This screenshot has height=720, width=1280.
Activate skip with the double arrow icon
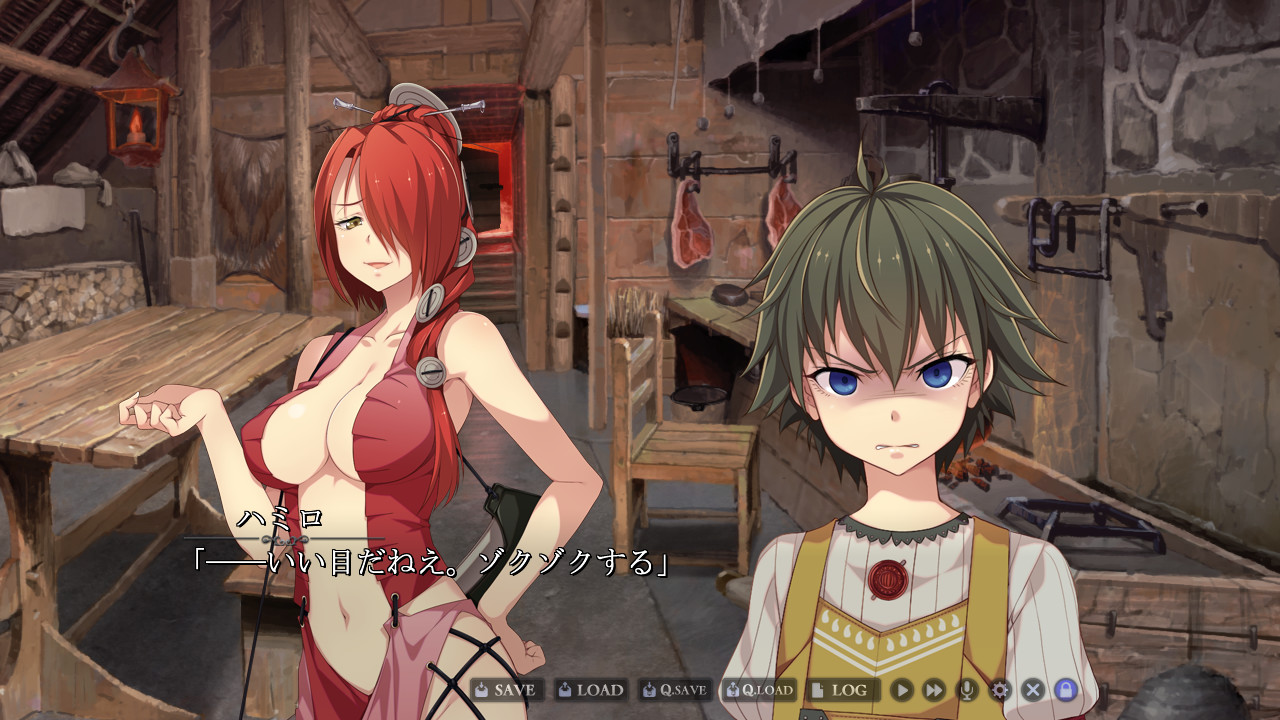pos(934,690)
